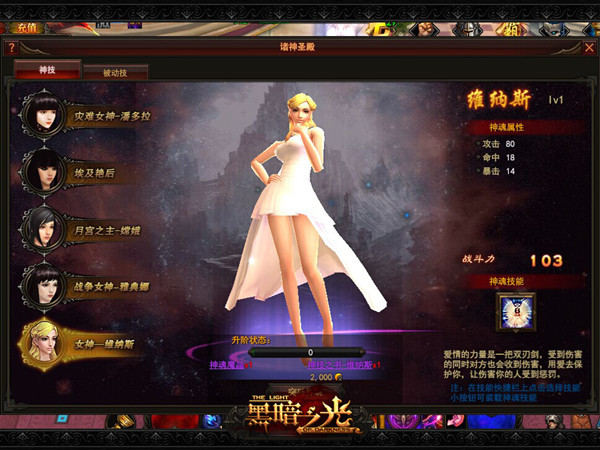Close the 诸神圣殿 window
Image resolution: width=600 pixels, height=450 pixels.
coord(589,47)
